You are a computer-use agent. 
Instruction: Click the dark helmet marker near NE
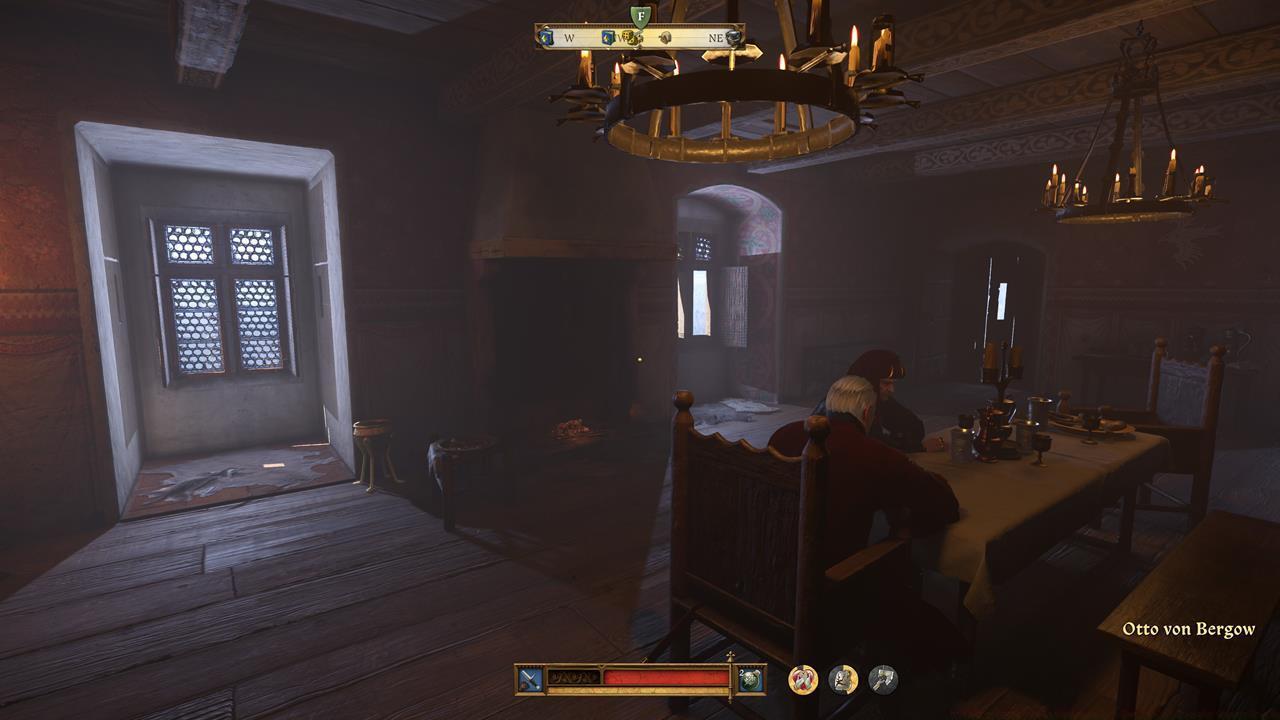point(733,37)
